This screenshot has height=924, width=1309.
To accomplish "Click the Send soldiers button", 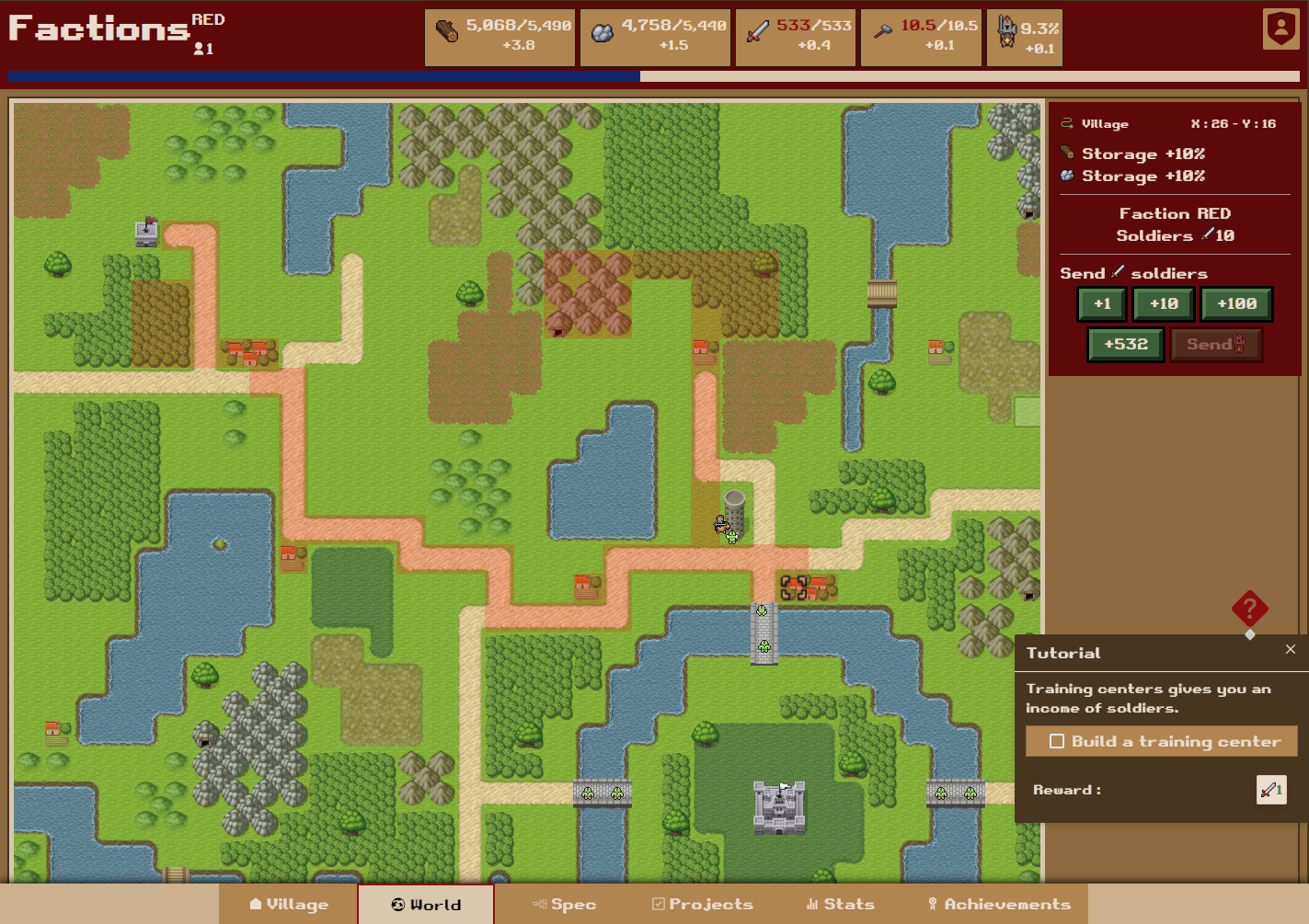I will coord(1215,345).
